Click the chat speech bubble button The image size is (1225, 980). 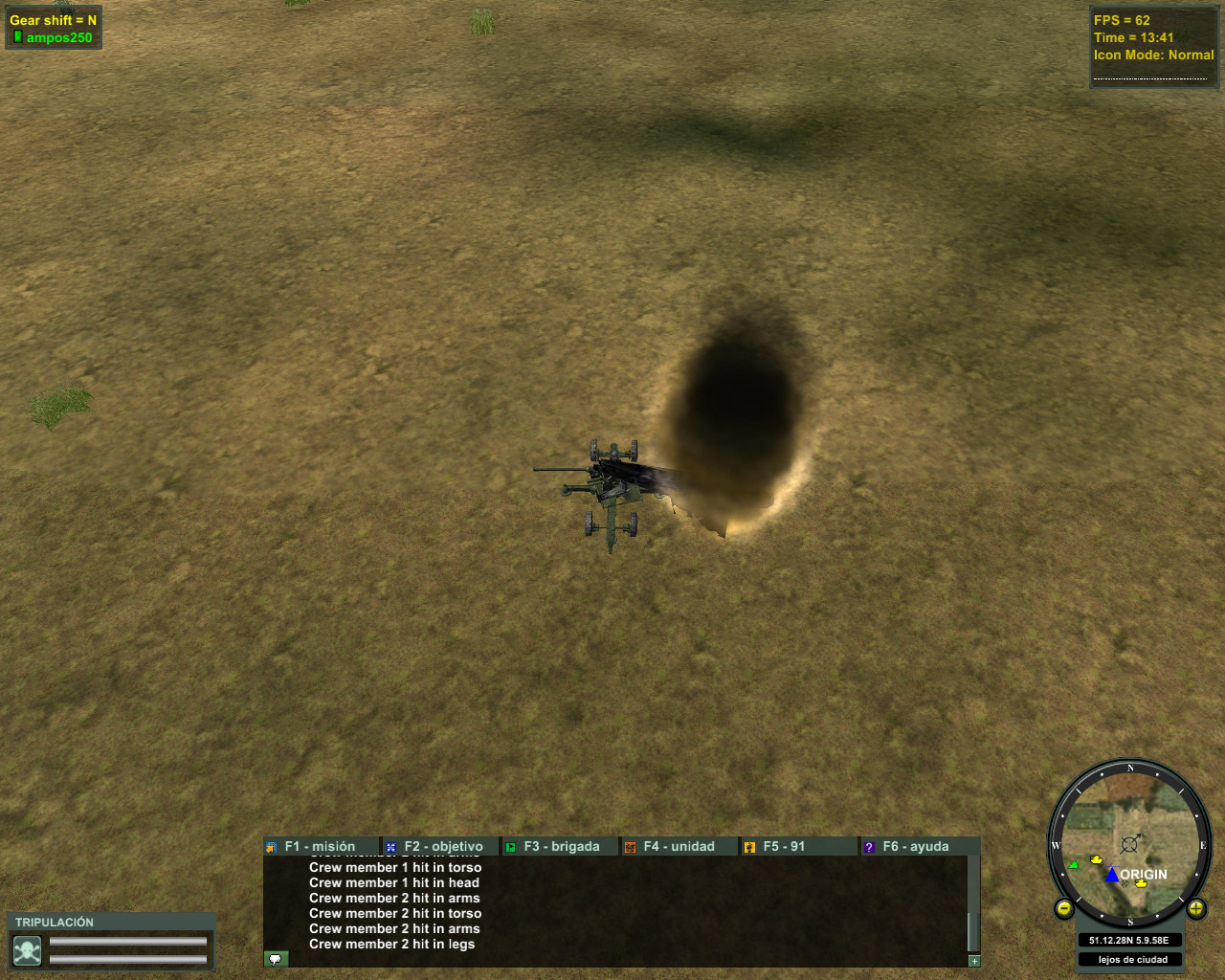coord(276,959)
